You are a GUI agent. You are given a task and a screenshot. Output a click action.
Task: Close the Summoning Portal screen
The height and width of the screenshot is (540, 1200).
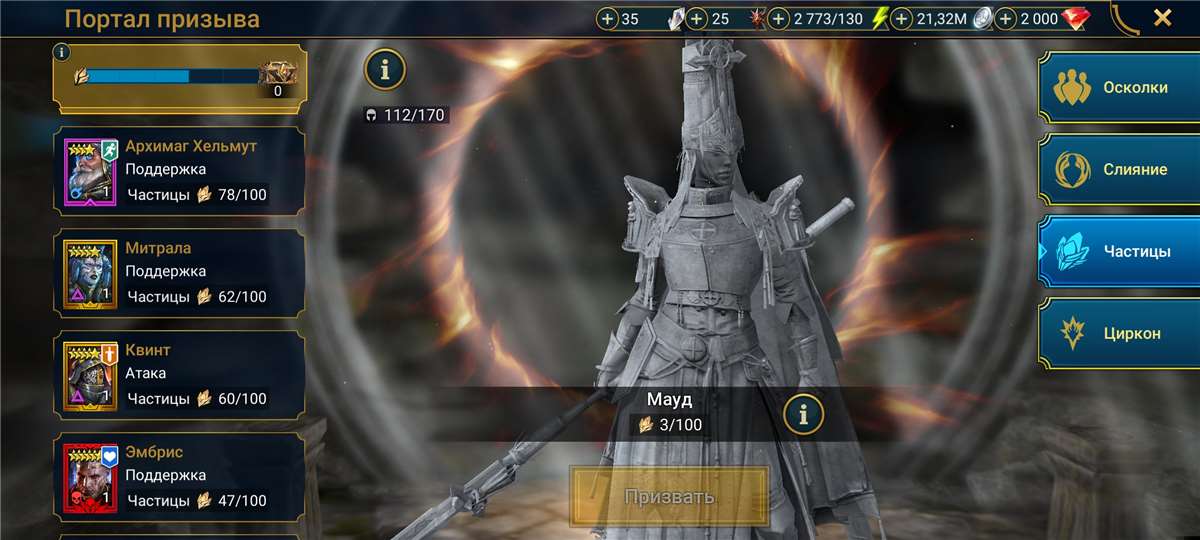click(1162, 17)
